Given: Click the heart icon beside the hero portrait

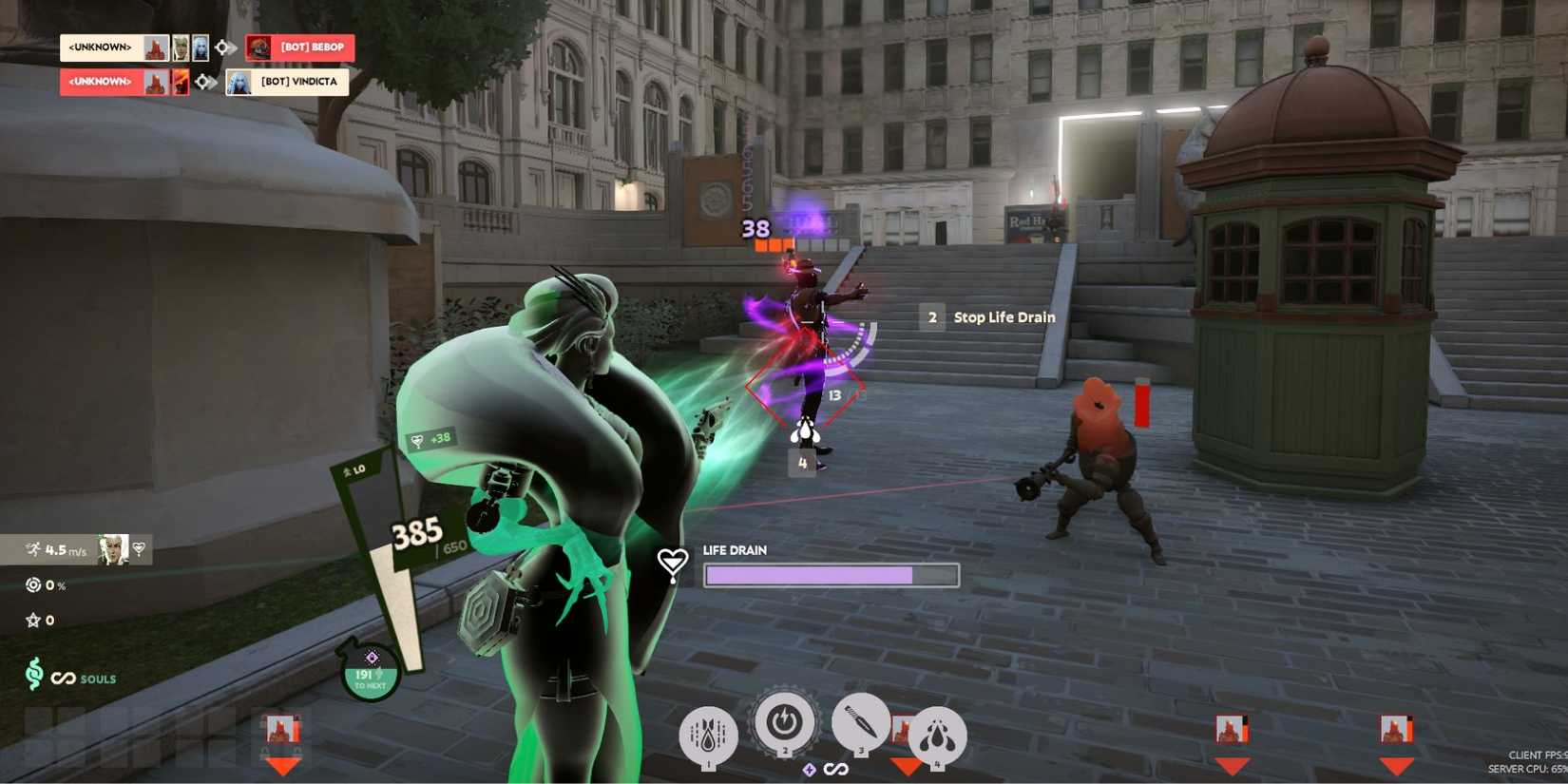Looking at the screenshot, I should pos(140,548).
